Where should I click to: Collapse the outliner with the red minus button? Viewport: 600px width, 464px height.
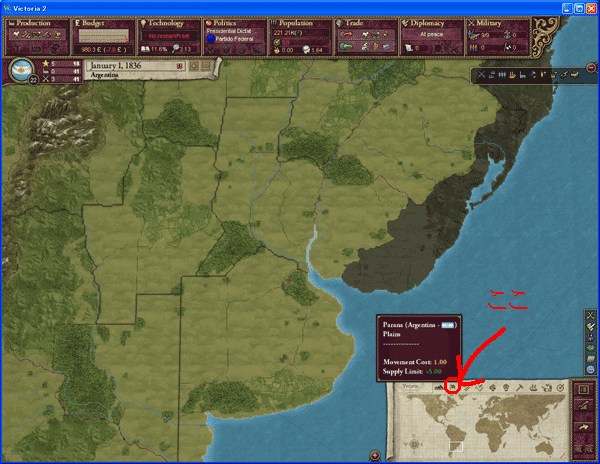click(591, 68)
